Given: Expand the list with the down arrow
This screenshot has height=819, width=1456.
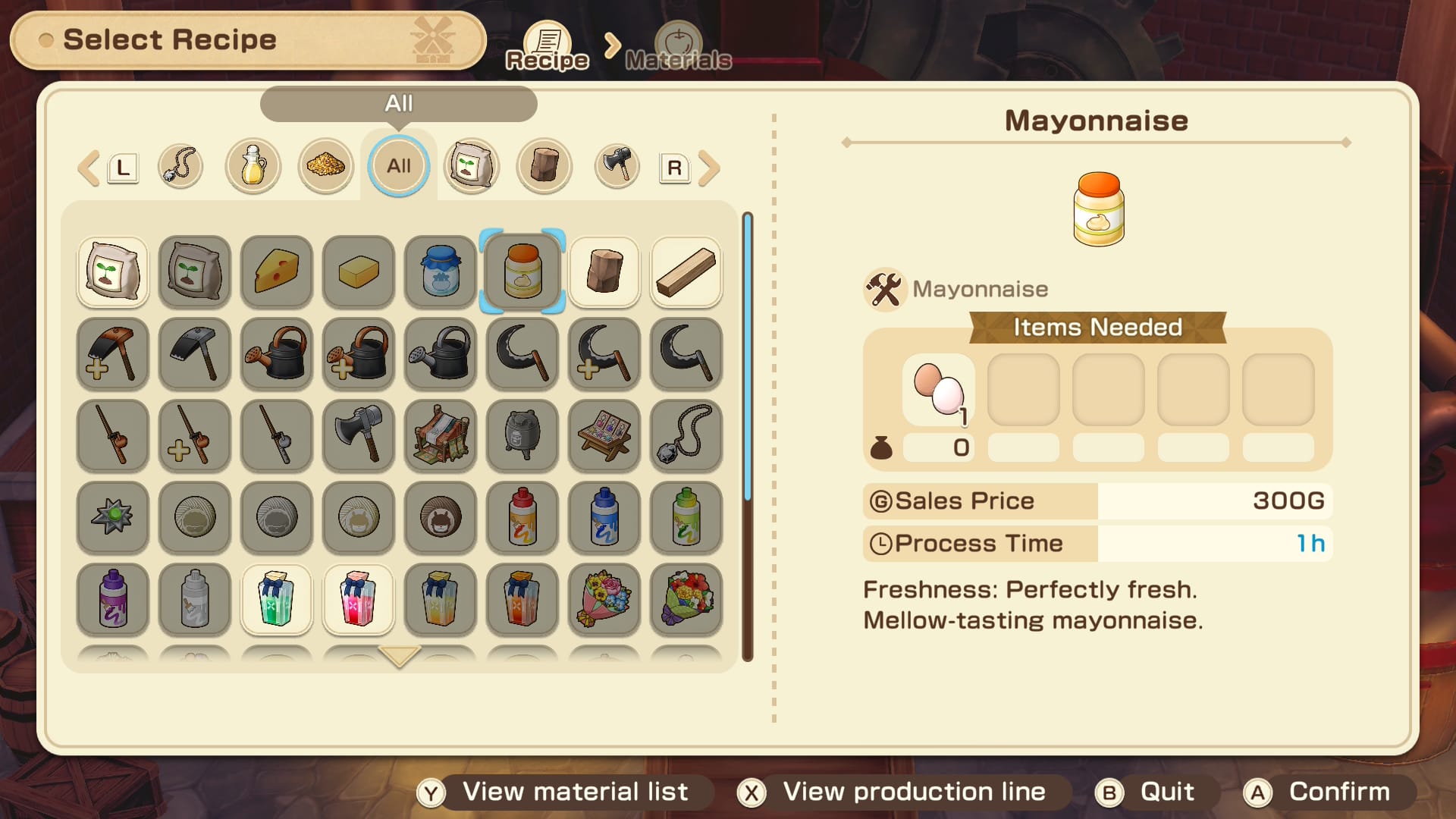Looking at the screenshot, I should tap(399, 656).
